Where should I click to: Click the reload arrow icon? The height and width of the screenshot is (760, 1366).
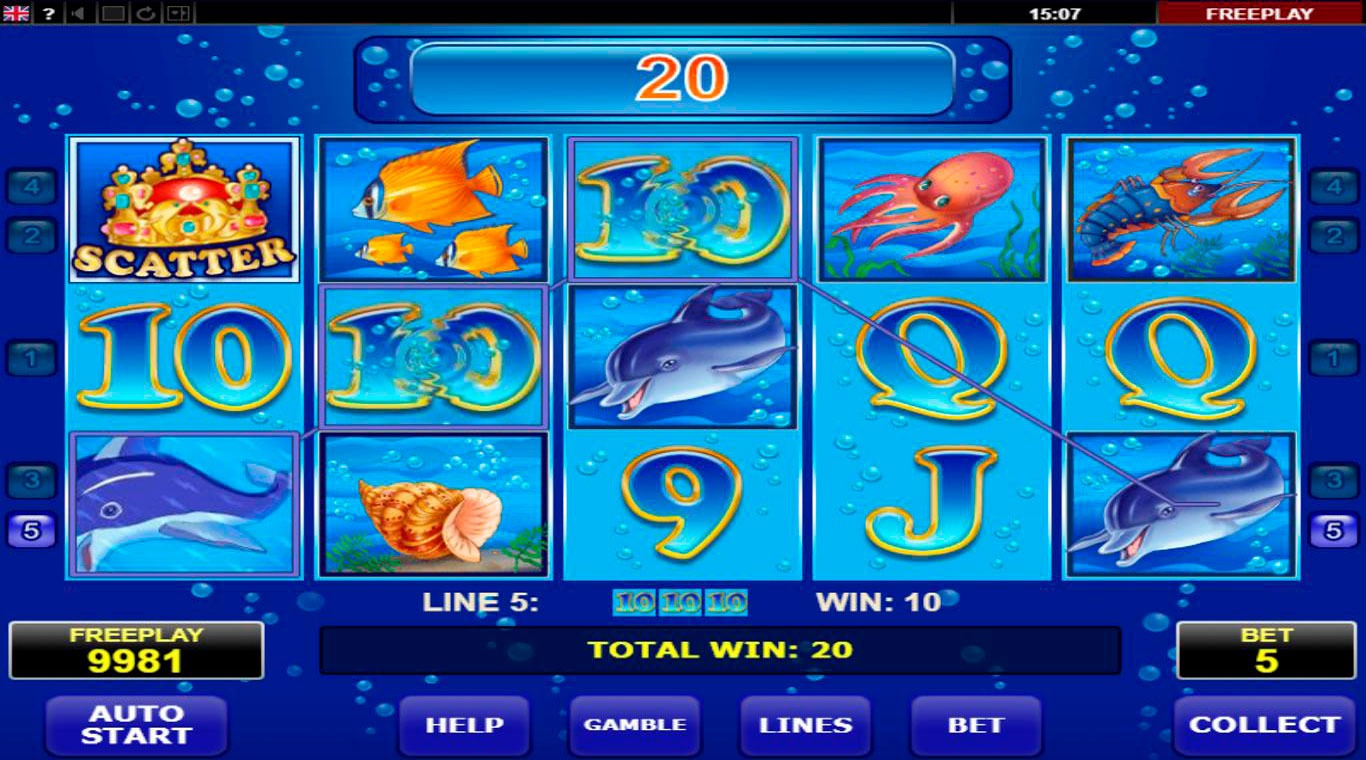click(146, 13)
